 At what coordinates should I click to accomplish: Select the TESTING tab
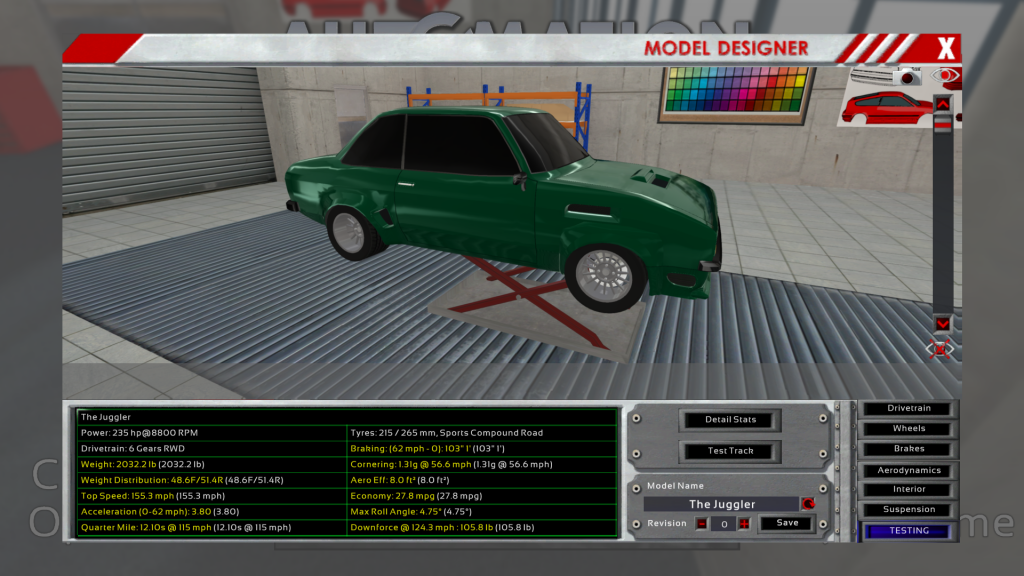[909, 531]
